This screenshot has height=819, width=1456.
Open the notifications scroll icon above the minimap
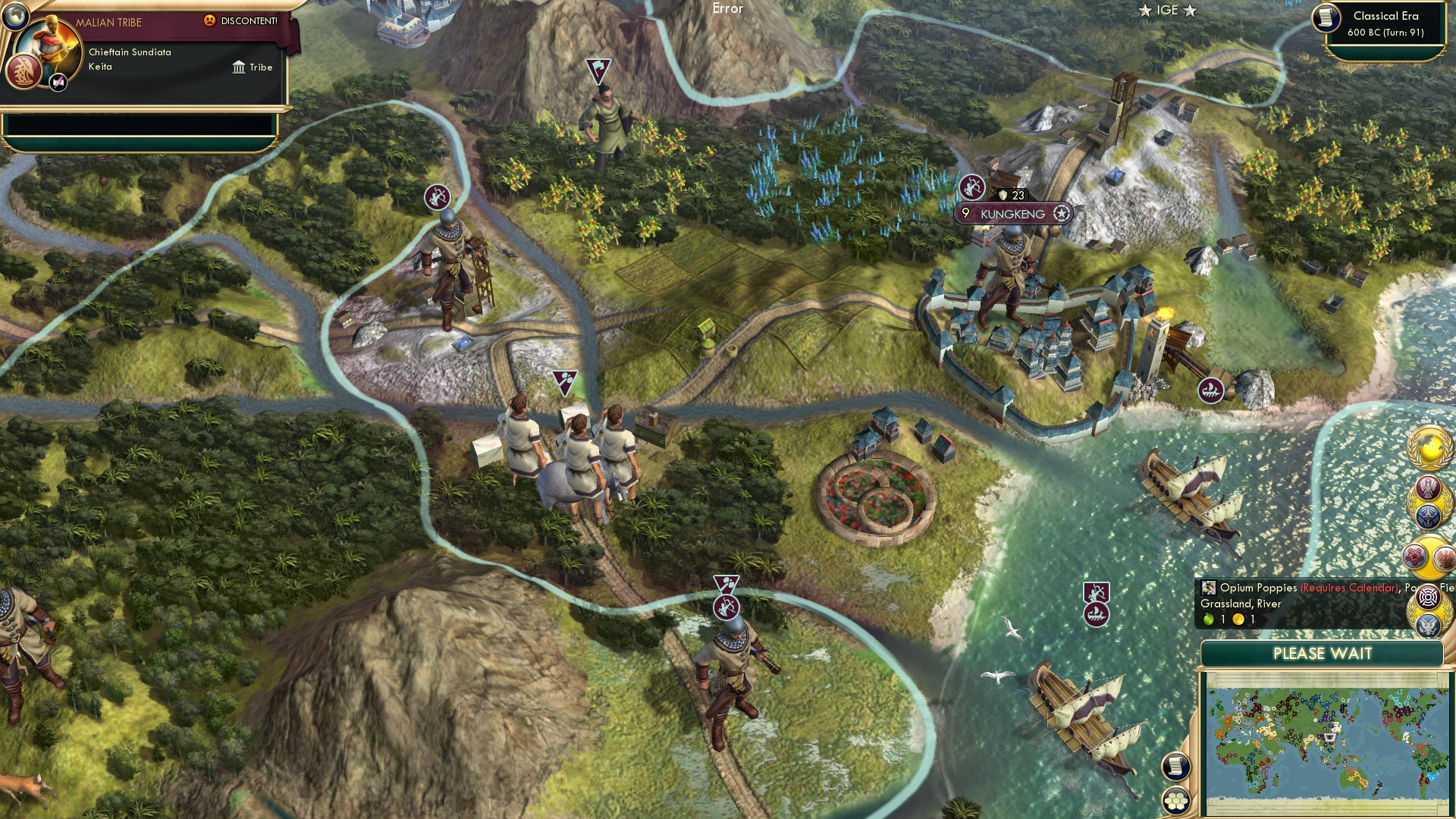1178,766
